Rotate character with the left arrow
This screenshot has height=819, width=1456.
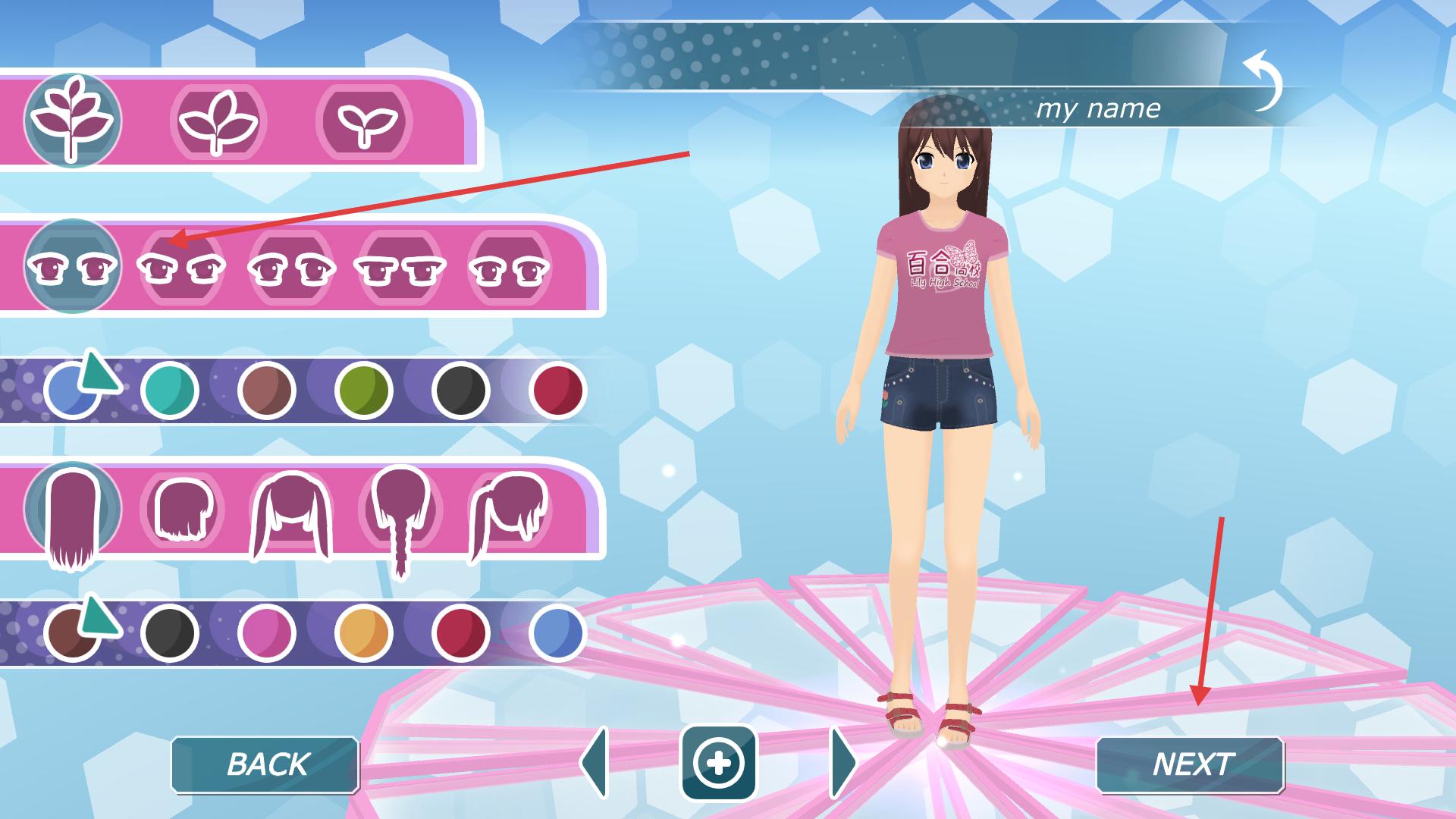[595, 763]
